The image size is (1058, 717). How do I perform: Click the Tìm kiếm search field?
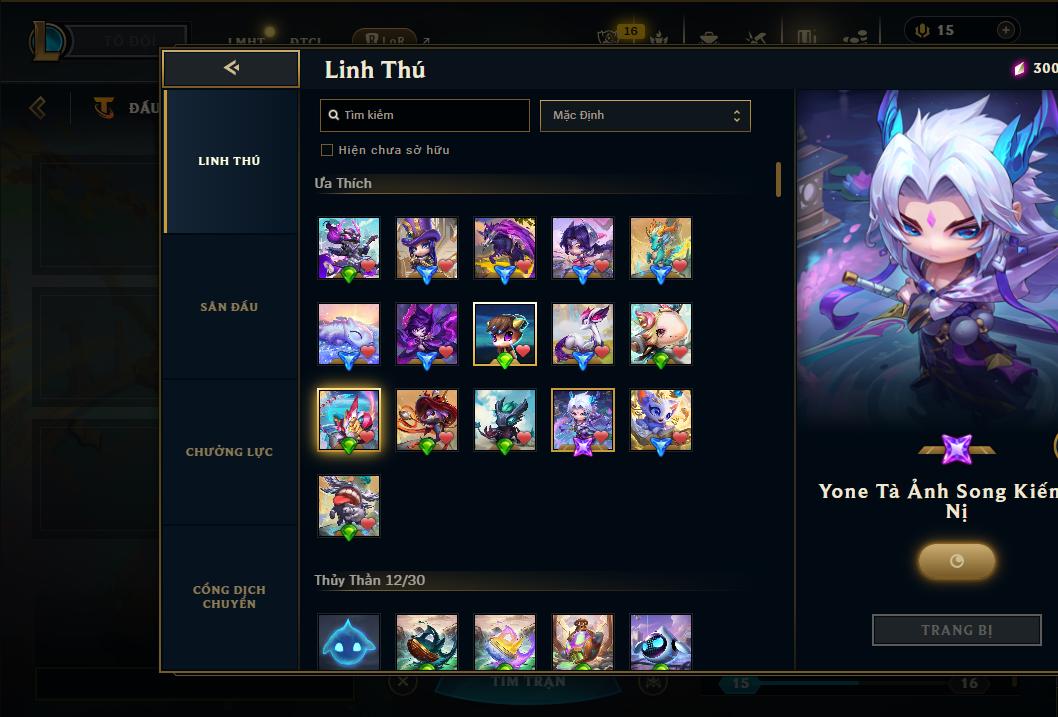click(425, 115)
